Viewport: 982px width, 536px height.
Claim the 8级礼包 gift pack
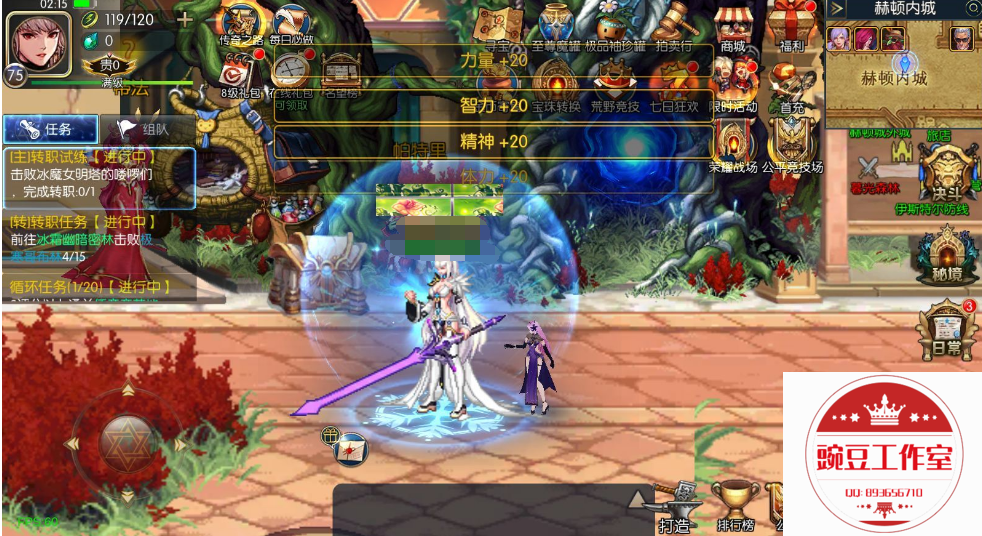pyautogui.click(x=239, y=73)
